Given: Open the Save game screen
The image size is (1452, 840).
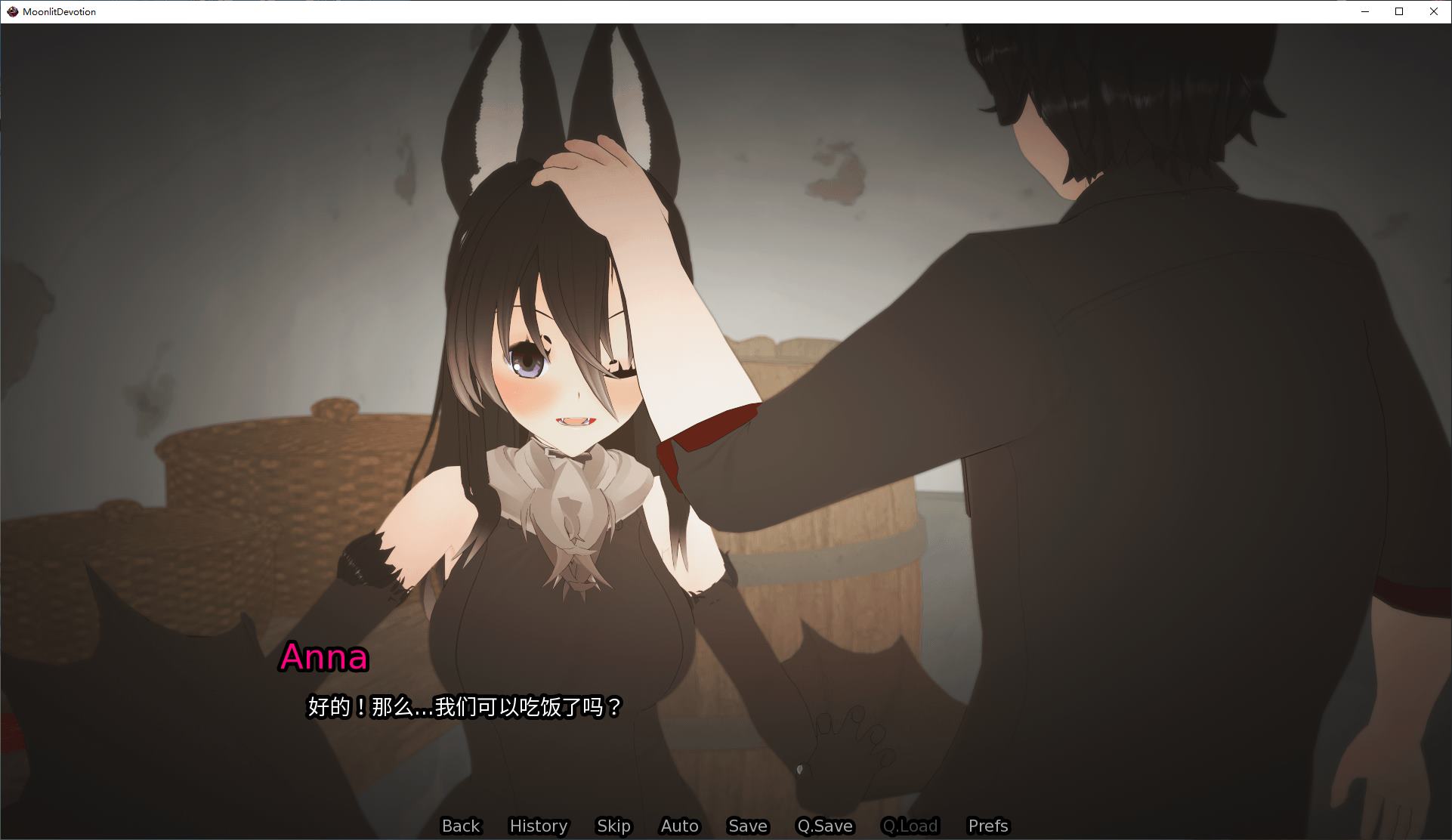Looking at the screenshot, I should (x=746, y=826).
